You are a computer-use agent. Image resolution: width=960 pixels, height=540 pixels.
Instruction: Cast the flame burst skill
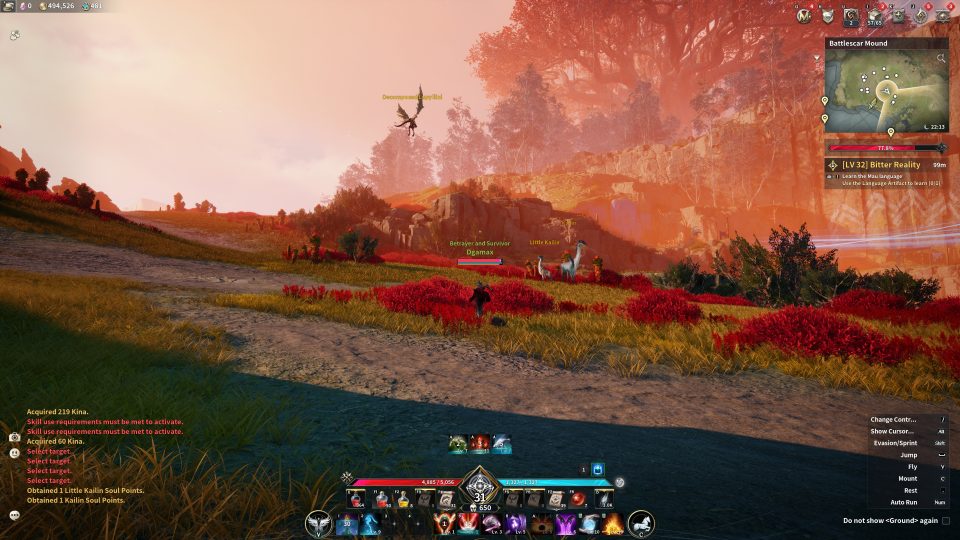(x=613, y=523)
